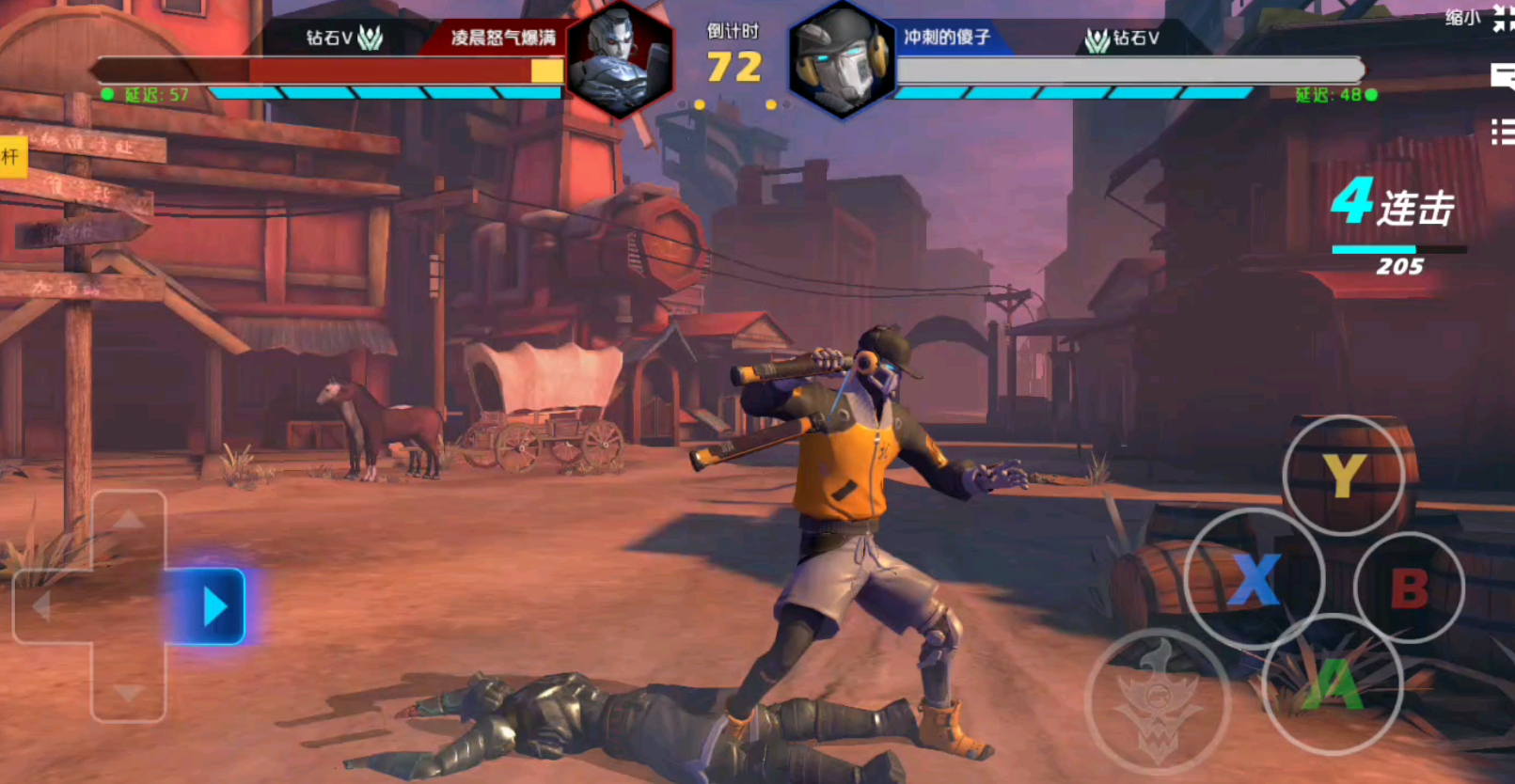Select the left player's robot portrait
Viewport: 1515px width, 784px height.
pos(619,58)
